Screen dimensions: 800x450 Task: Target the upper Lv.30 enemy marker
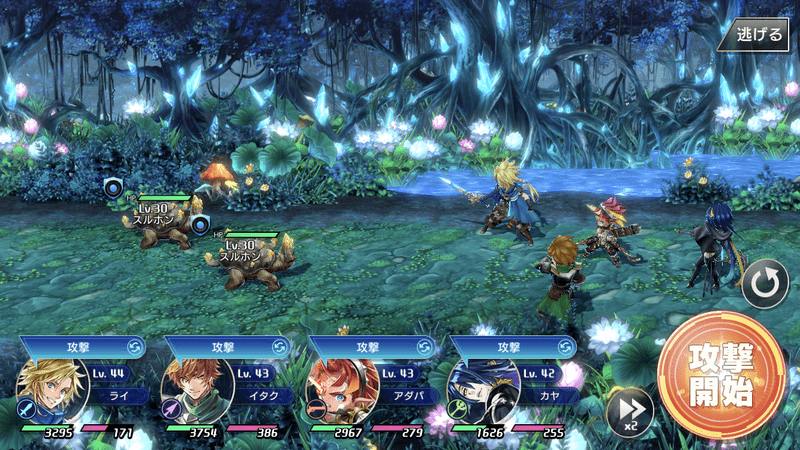click(x=114, y=186)
